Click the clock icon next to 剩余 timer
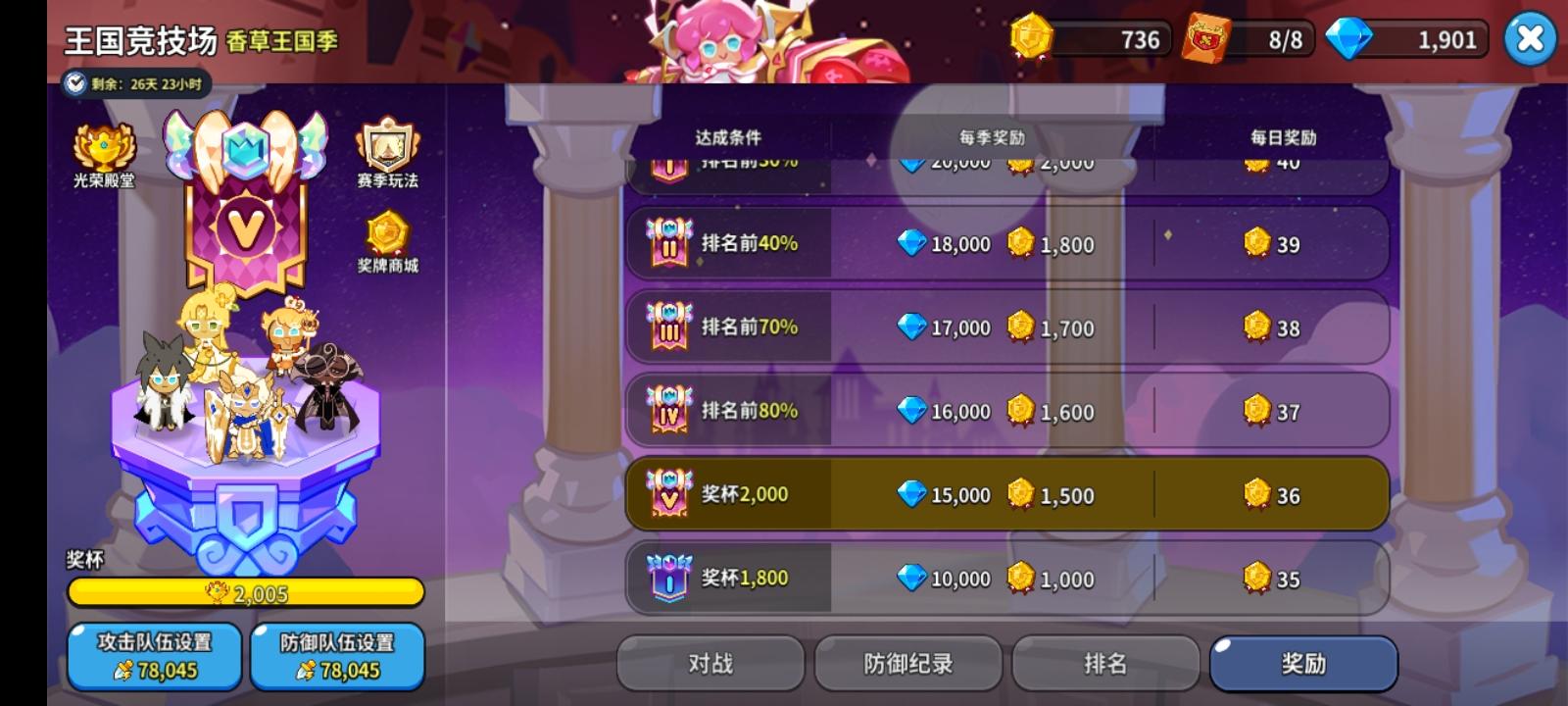1568x706 pixels. 73,83
